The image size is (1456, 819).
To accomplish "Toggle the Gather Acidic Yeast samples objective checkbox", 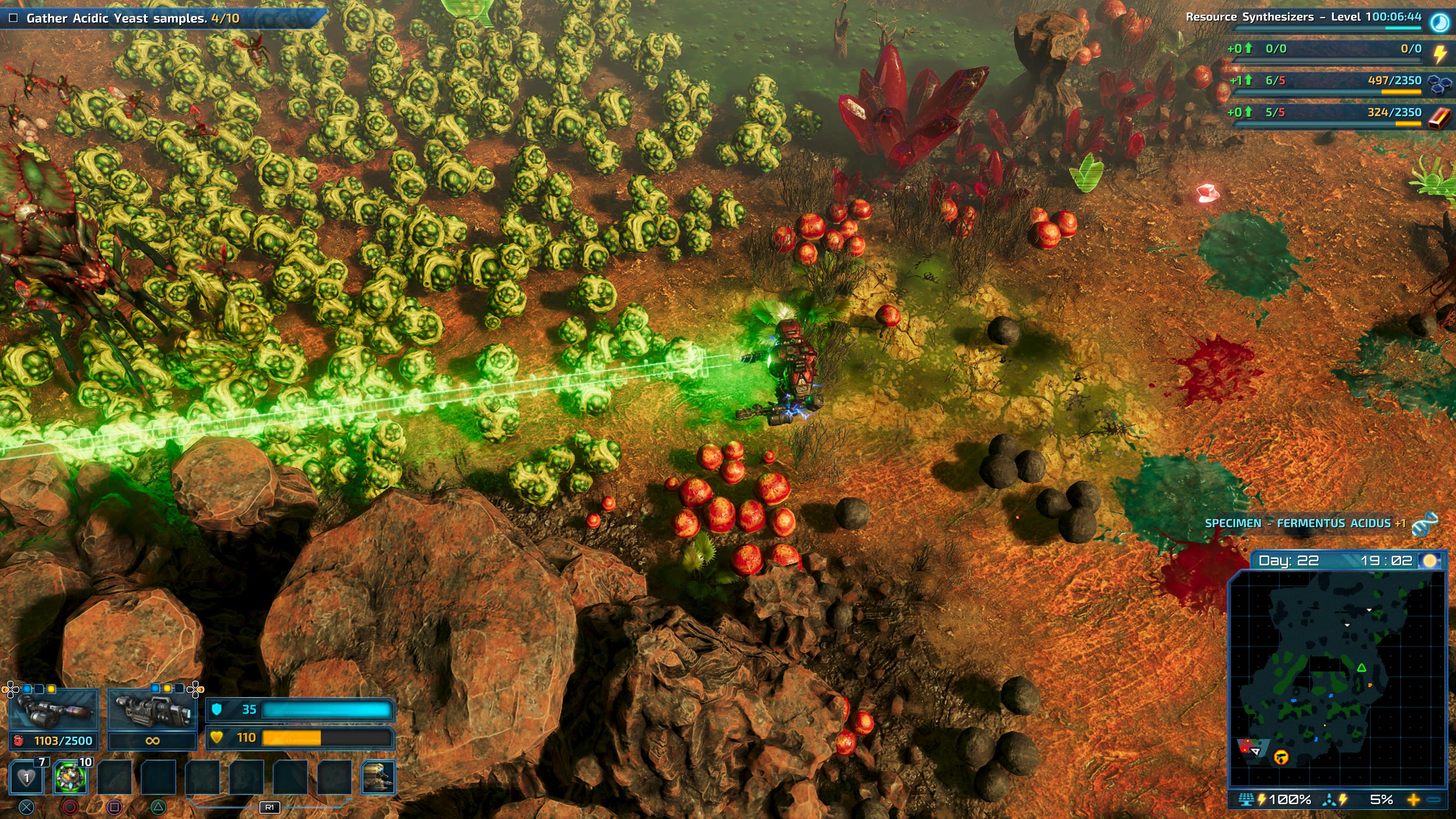I will click(x=14, y=18).
